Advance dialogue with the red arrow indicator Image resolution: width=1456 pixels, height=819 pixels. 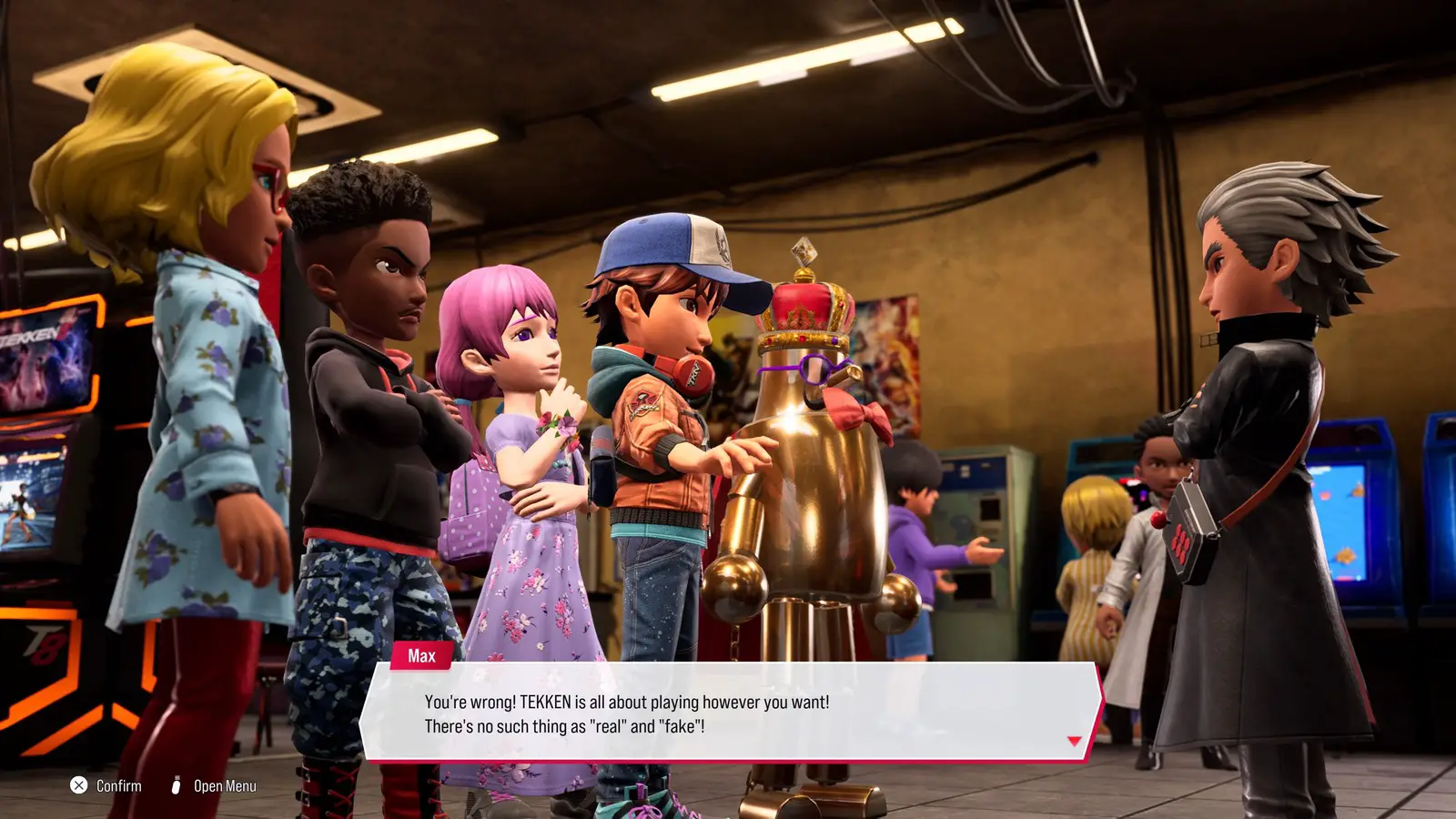[x=1074, y=742]
